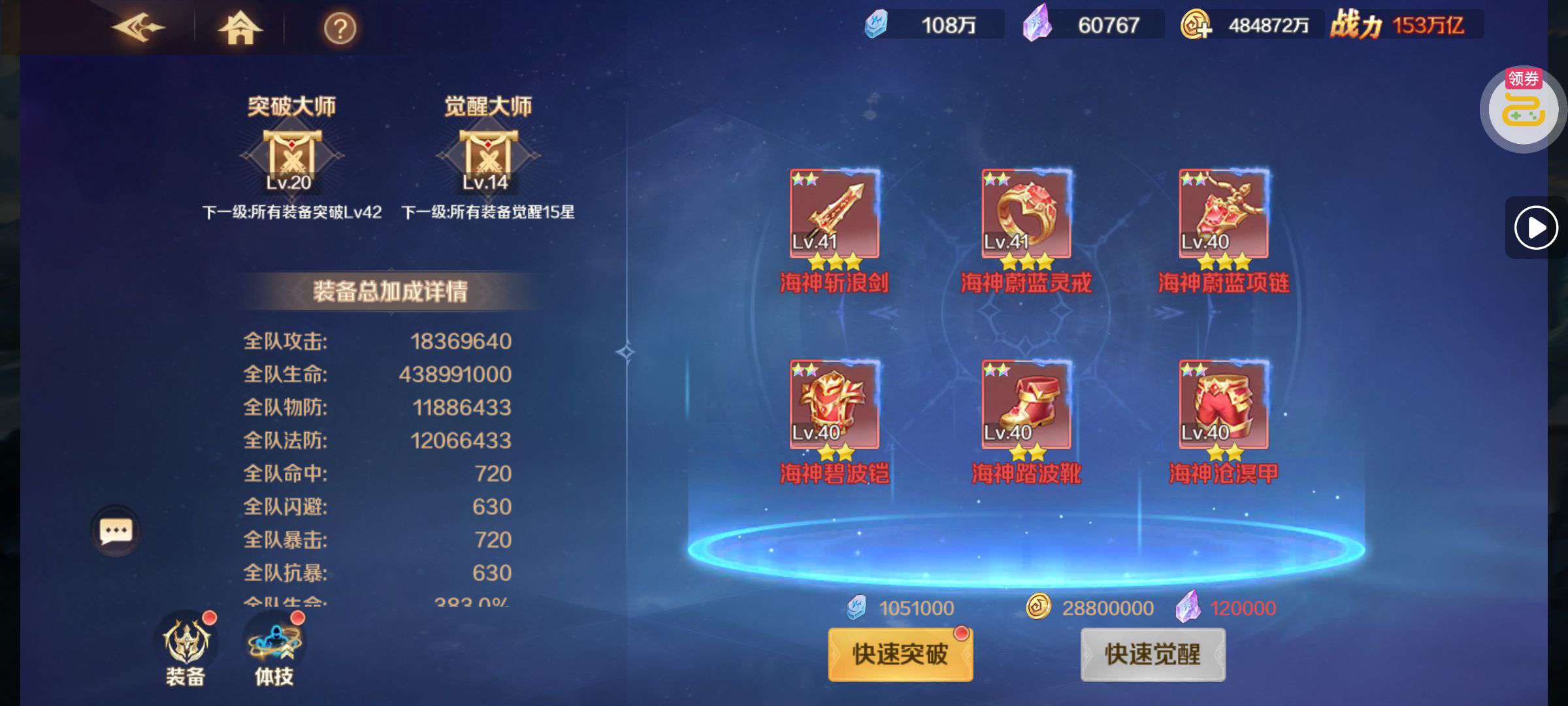Open the chat bubble
This screenshot has height=706, width=1568.
pos(116,531)
